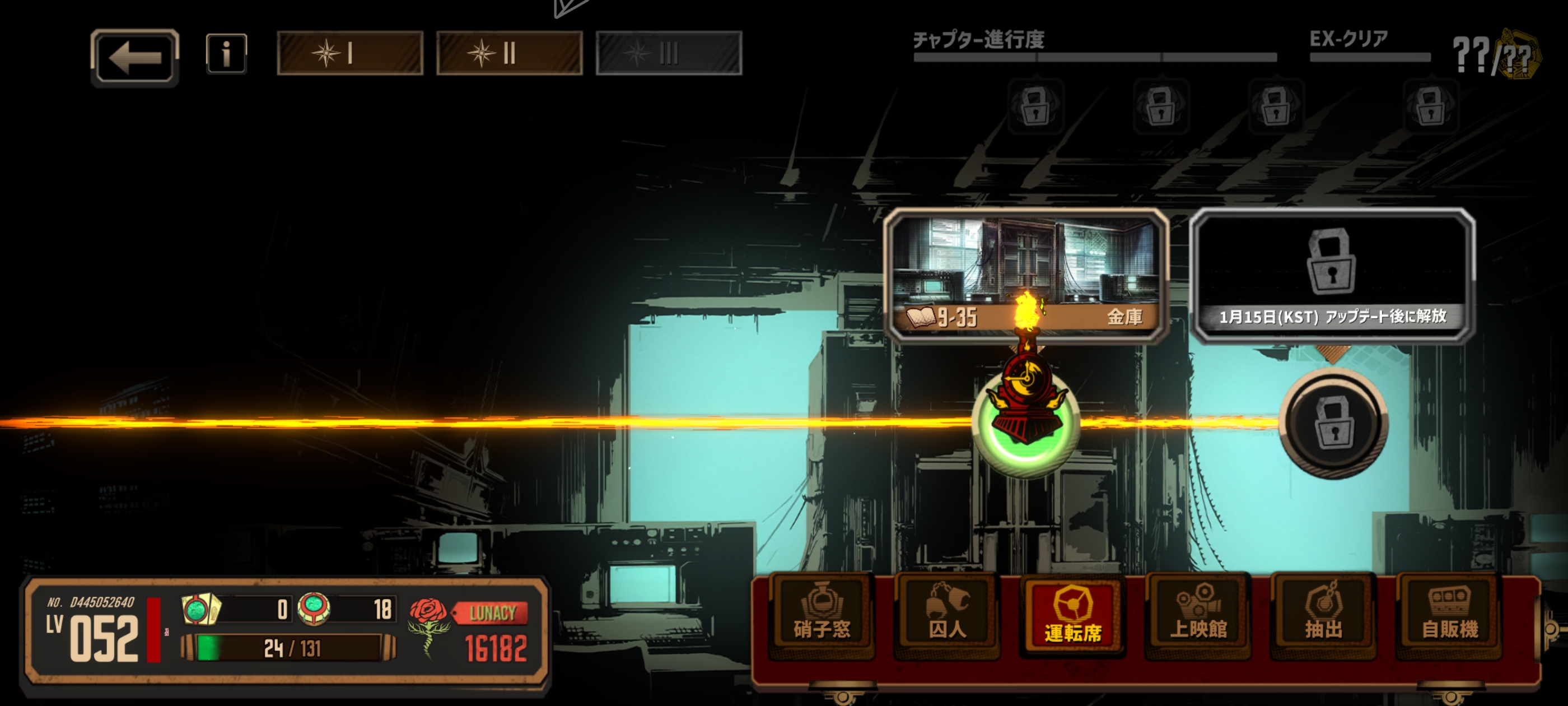Select the greyed-out part III tab

[x=668, y=54]
